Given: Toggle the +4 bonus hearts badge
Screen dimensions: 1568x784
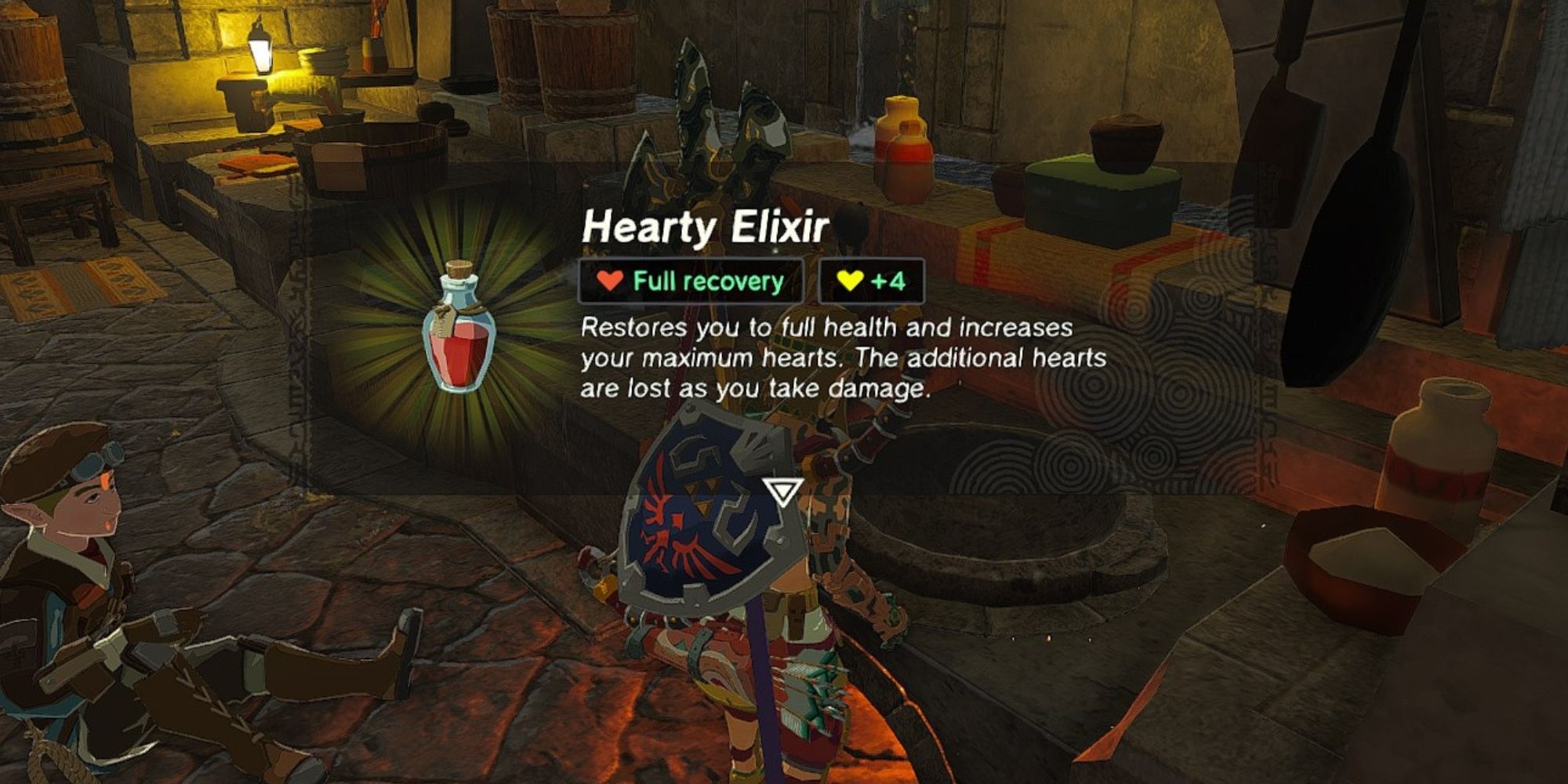Looking at the screenshot, I should (x=870, y=280).
